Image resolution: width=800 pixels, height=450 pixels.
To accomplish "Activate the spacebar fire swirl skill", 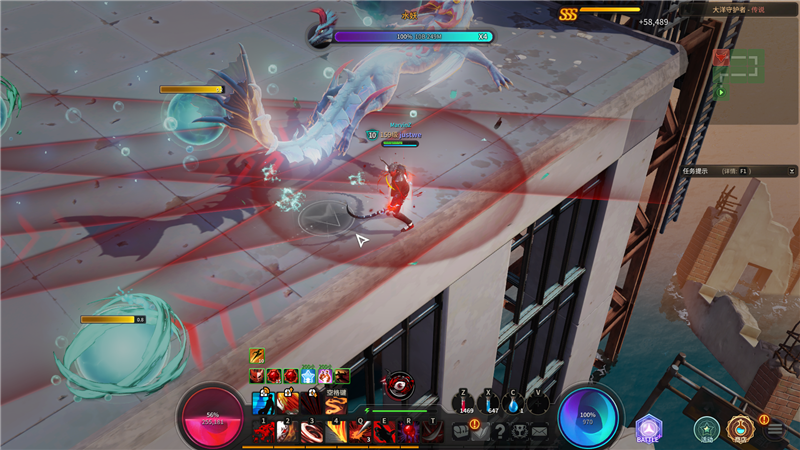I will coord(335,405).
